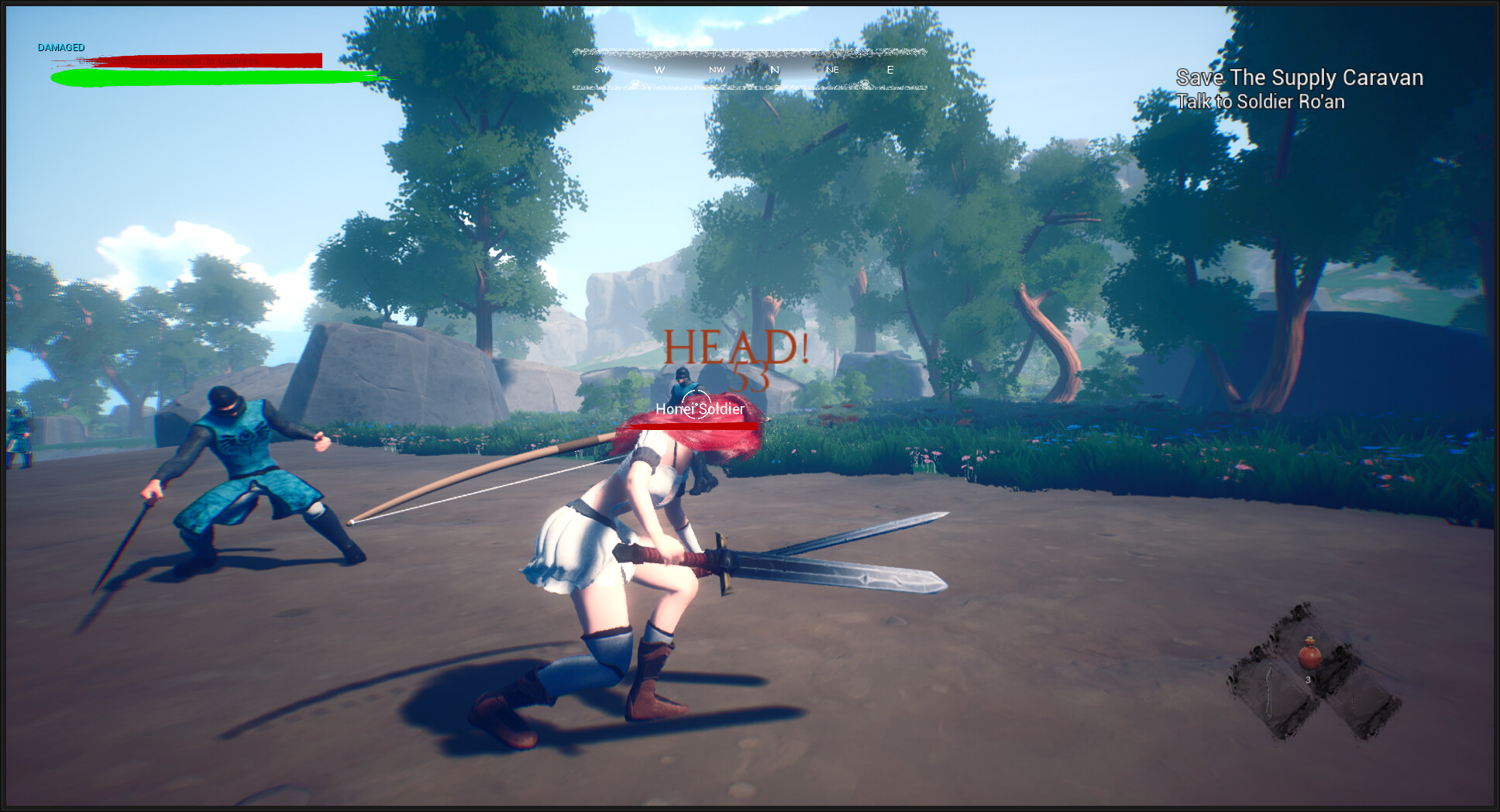Click the N marker on the compass
Viewport: 1500px width, 812px height.
774,69
